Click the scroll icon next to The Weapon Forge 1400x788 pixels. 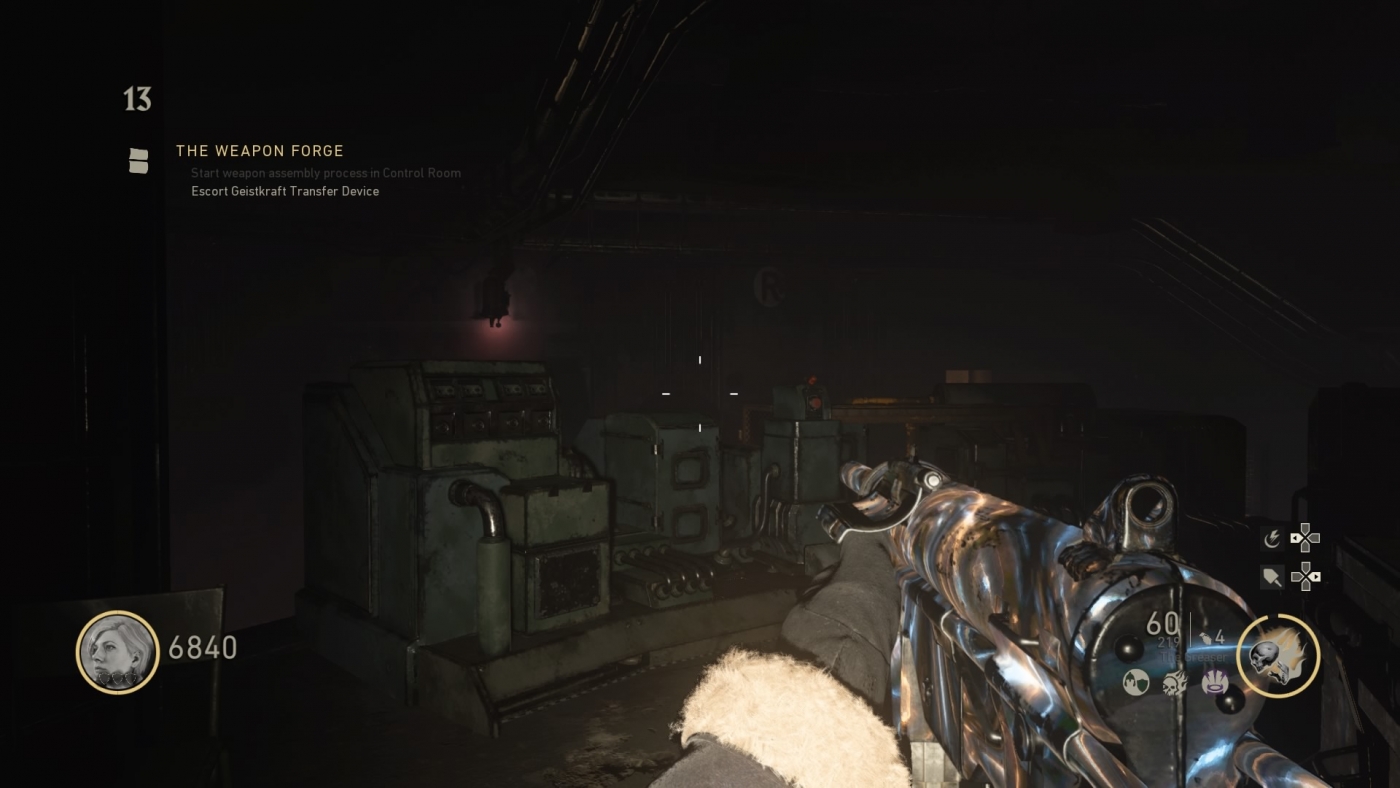(x=139, y=160)
